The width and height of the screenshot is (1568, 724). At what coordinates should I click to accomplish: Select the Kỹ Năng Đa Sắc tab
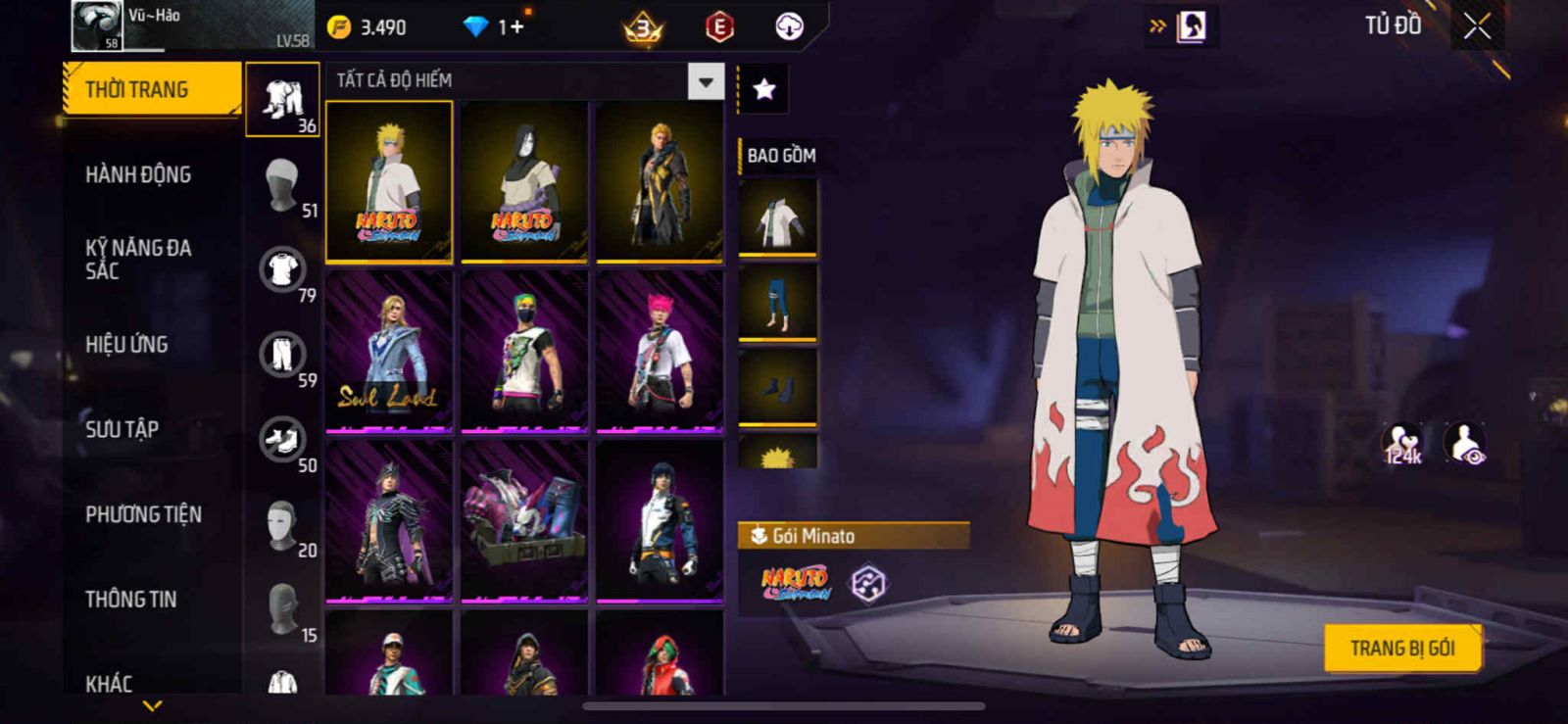pyautogui.click(x=138, y=259)
